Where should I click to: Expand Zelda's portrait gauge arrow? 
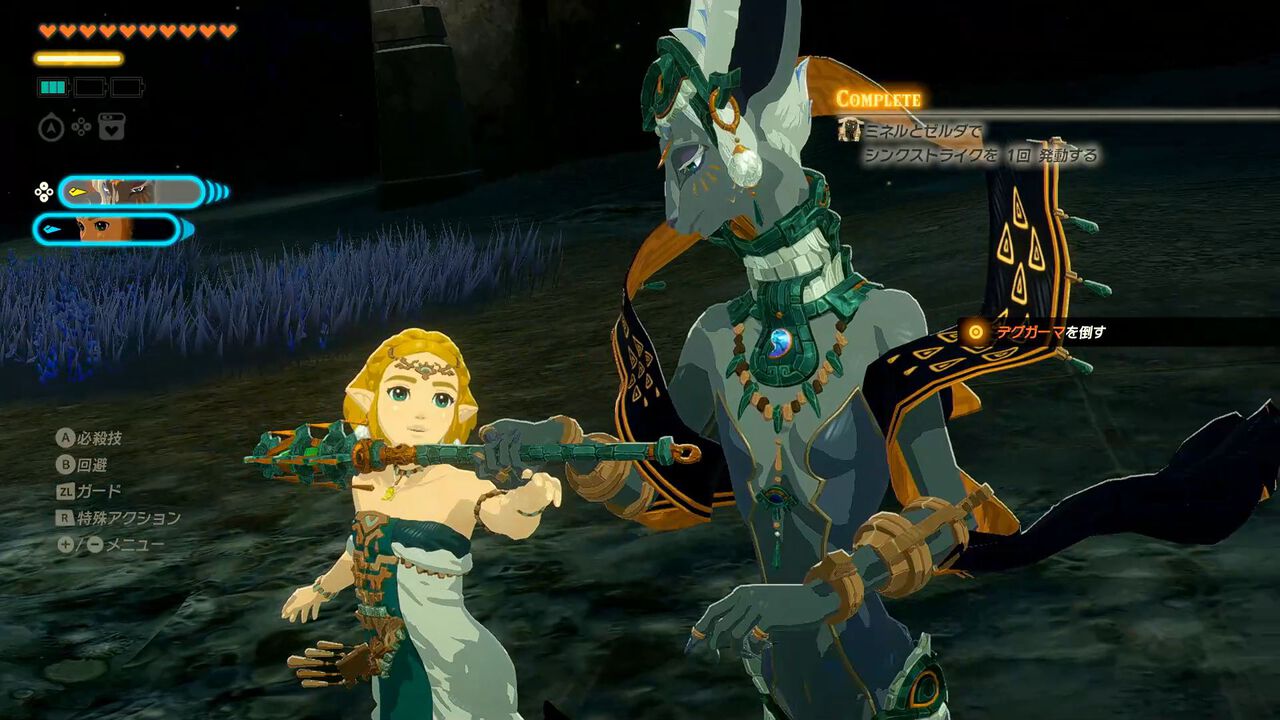pos(185,227)
